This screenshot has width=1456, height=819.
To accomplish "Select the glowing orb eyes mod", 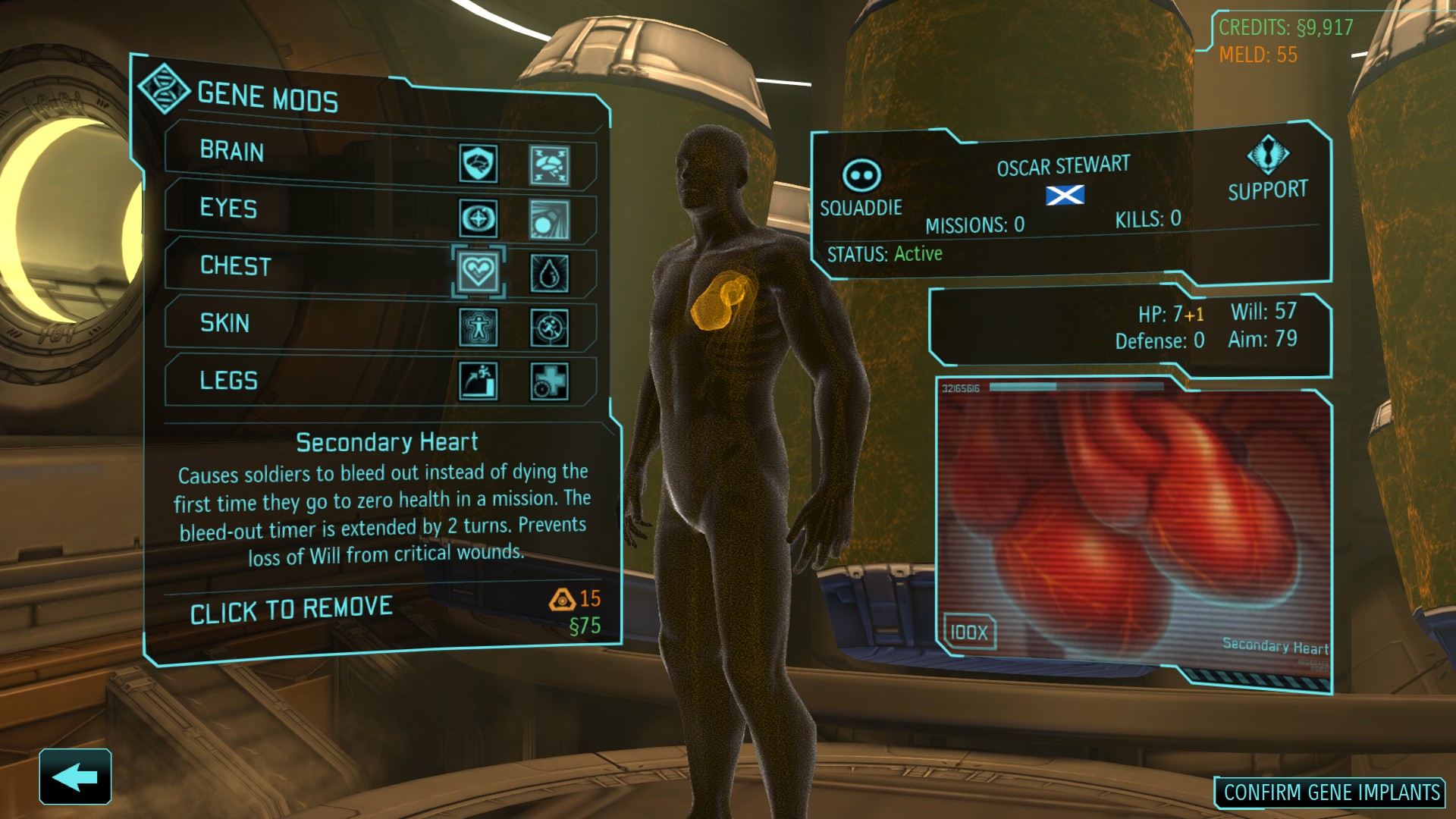I will coord(549,220).
